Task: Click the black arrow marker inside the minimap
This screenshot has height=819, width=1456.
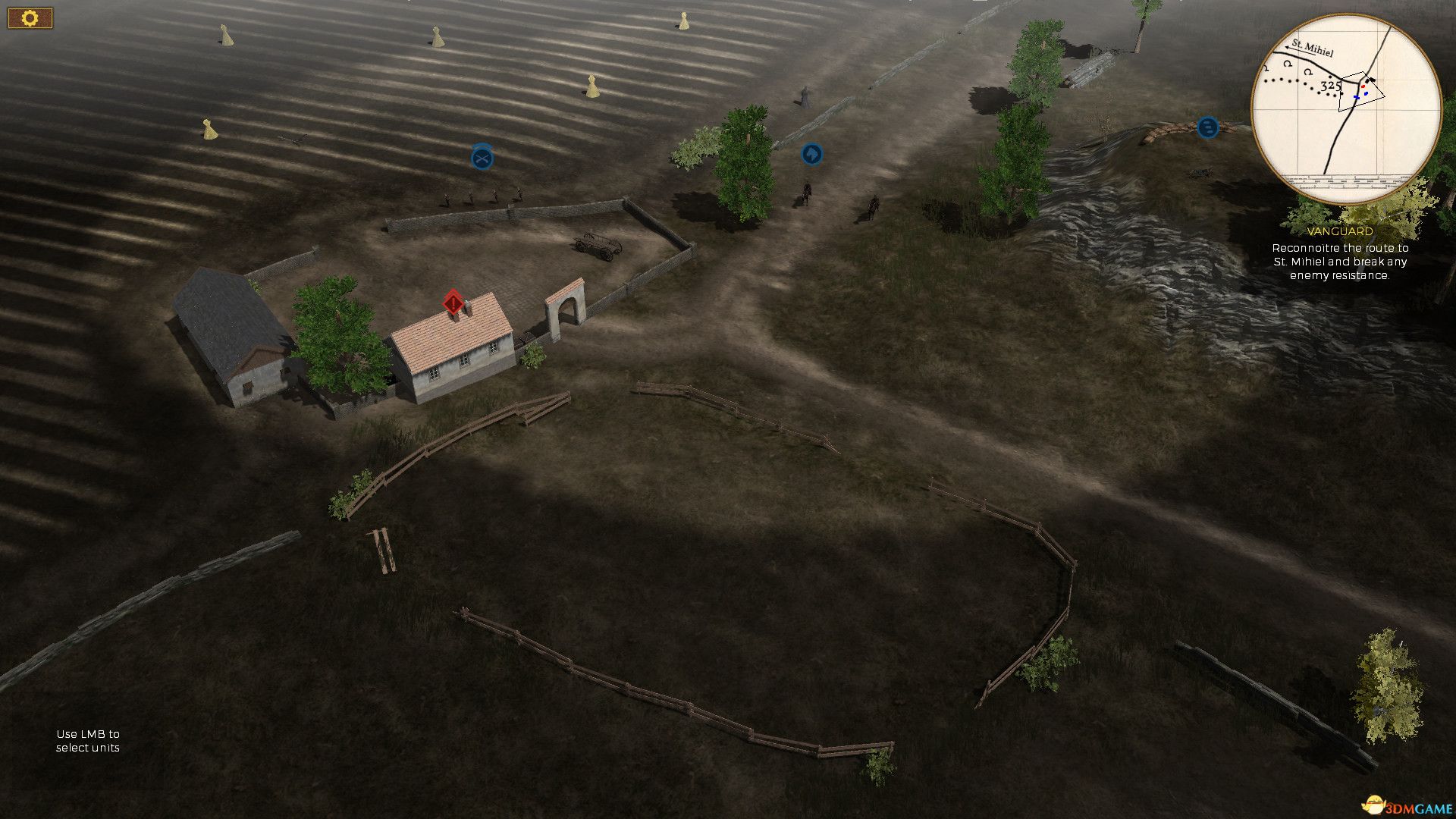Action: 1370,80
